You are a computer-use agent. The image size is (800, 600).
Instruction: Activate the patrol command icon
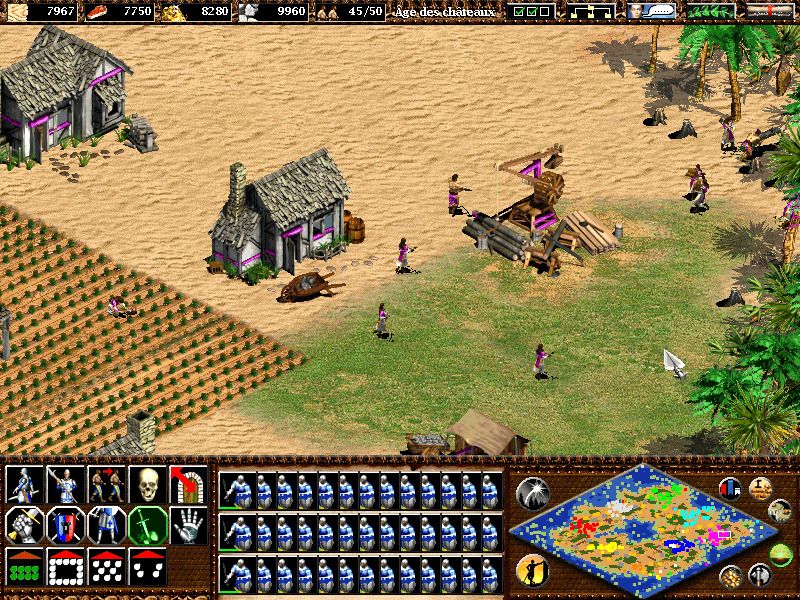22,484
